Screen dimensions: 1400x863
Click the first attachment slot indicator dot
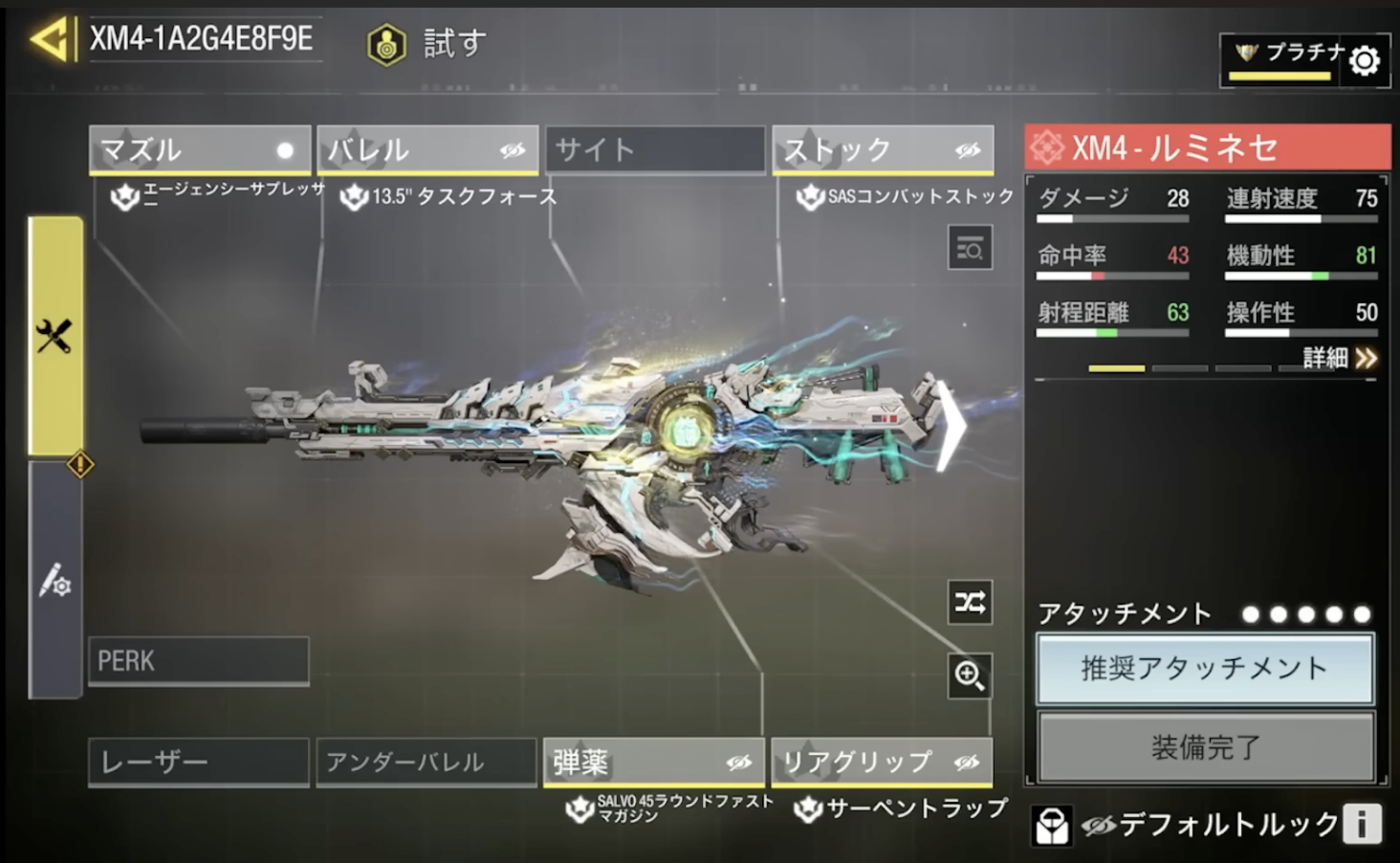point(1250,614)
